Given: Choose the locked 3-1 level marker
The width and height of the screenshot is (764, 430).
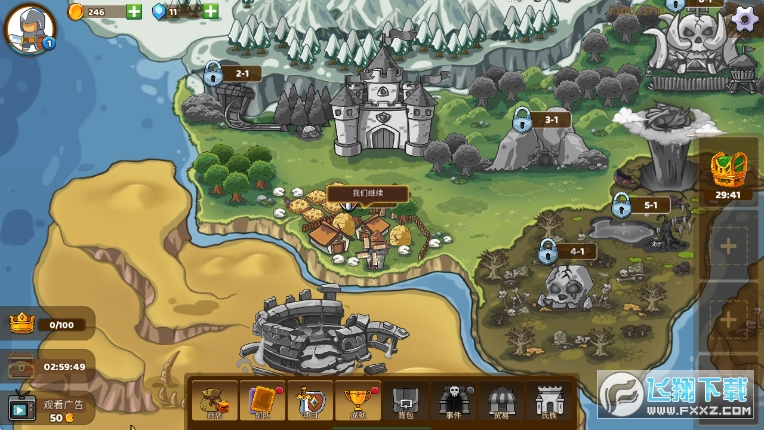Looking at the screenshot, I should [x=522, y=120].
